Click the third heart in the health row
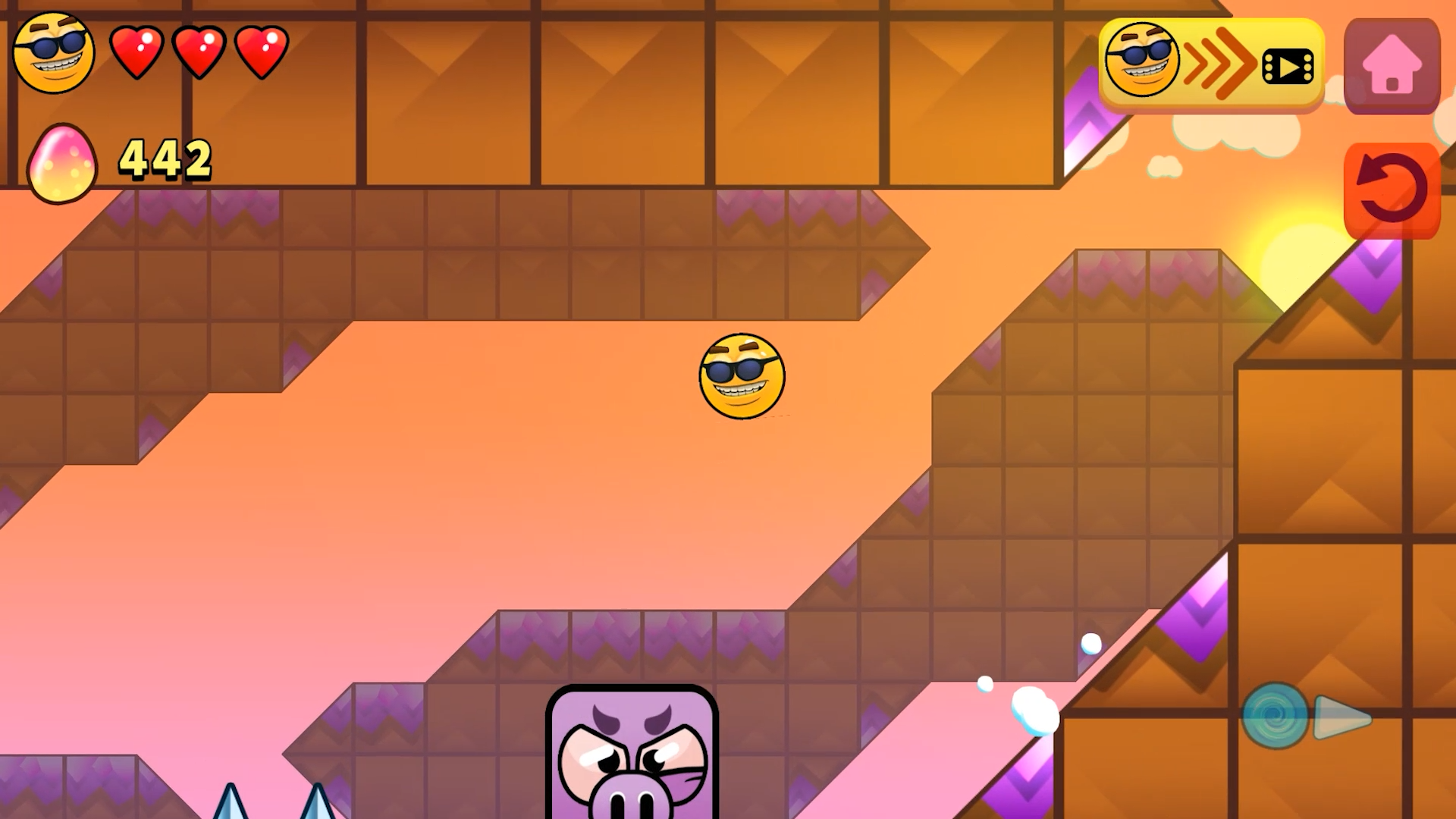This screenshot has height=819, width=1456. 260,52
